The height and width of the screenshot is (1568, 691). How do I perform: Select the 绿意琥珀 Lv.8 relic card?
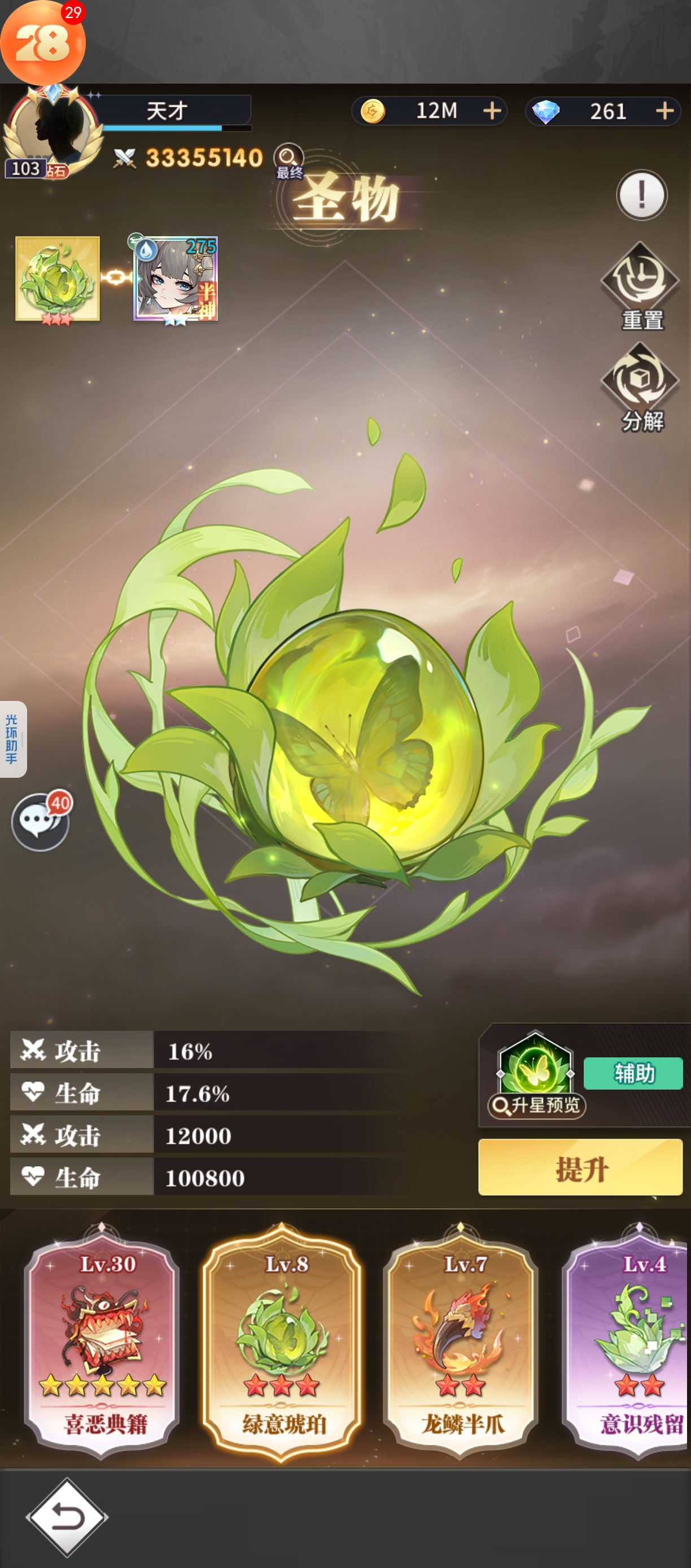[282, 1340]
